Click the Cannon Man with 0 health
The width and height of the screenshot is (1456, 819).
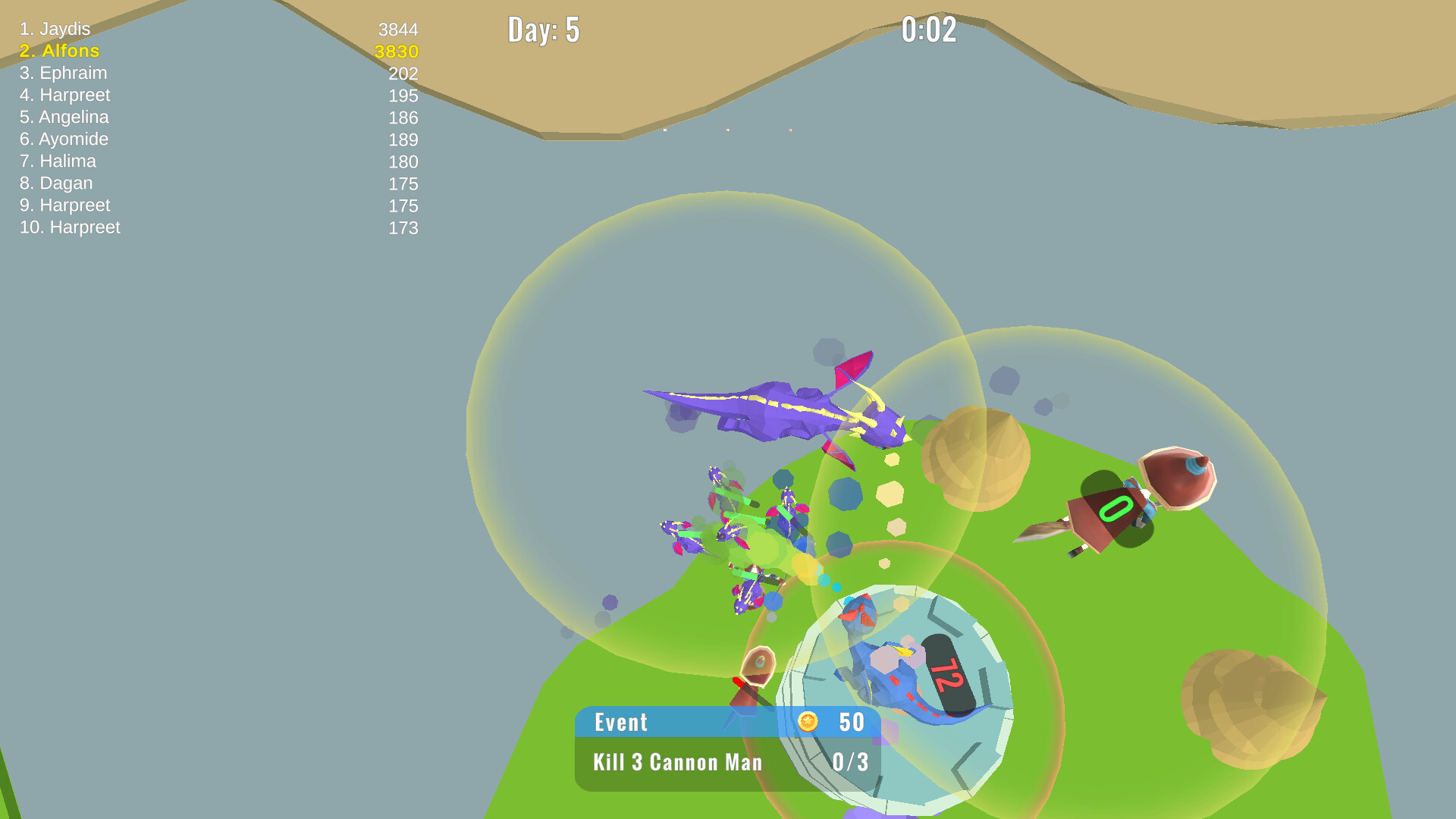click(1115, 508)
